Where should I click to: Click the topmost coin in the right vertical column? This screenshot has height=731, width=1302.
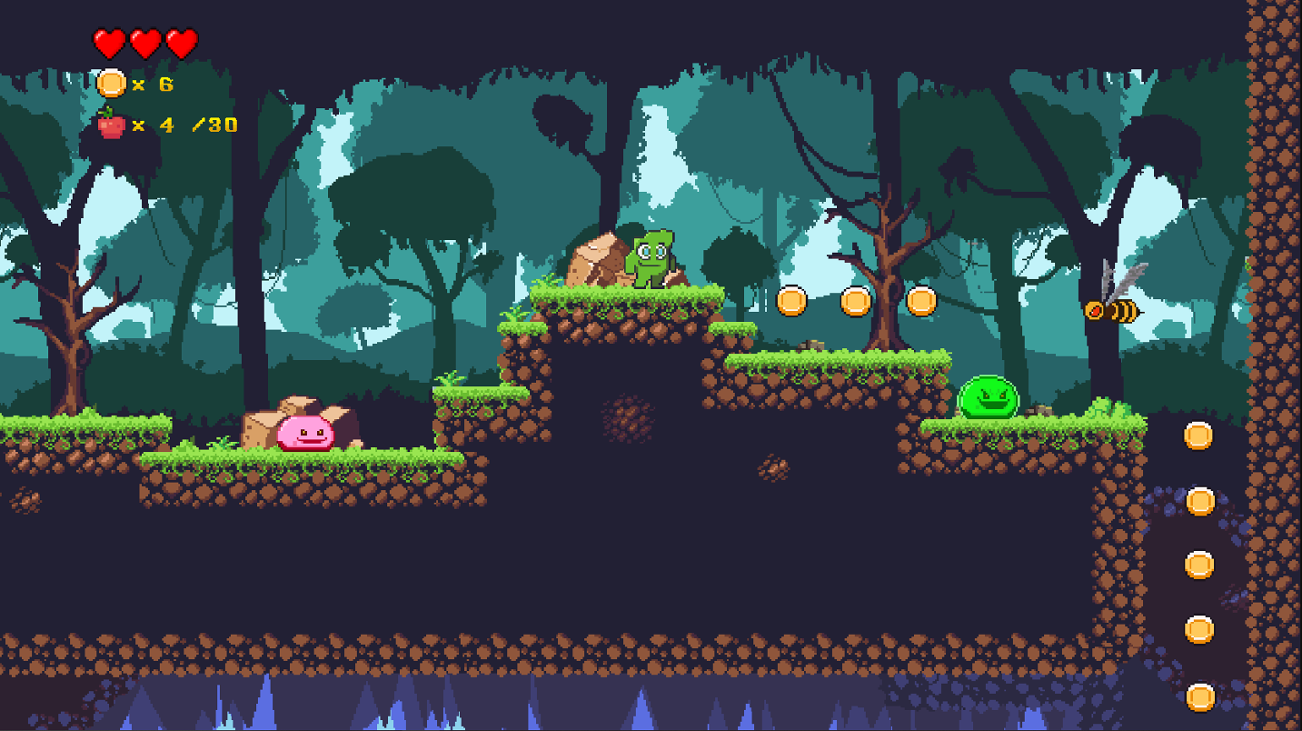tap(1200, 433)
